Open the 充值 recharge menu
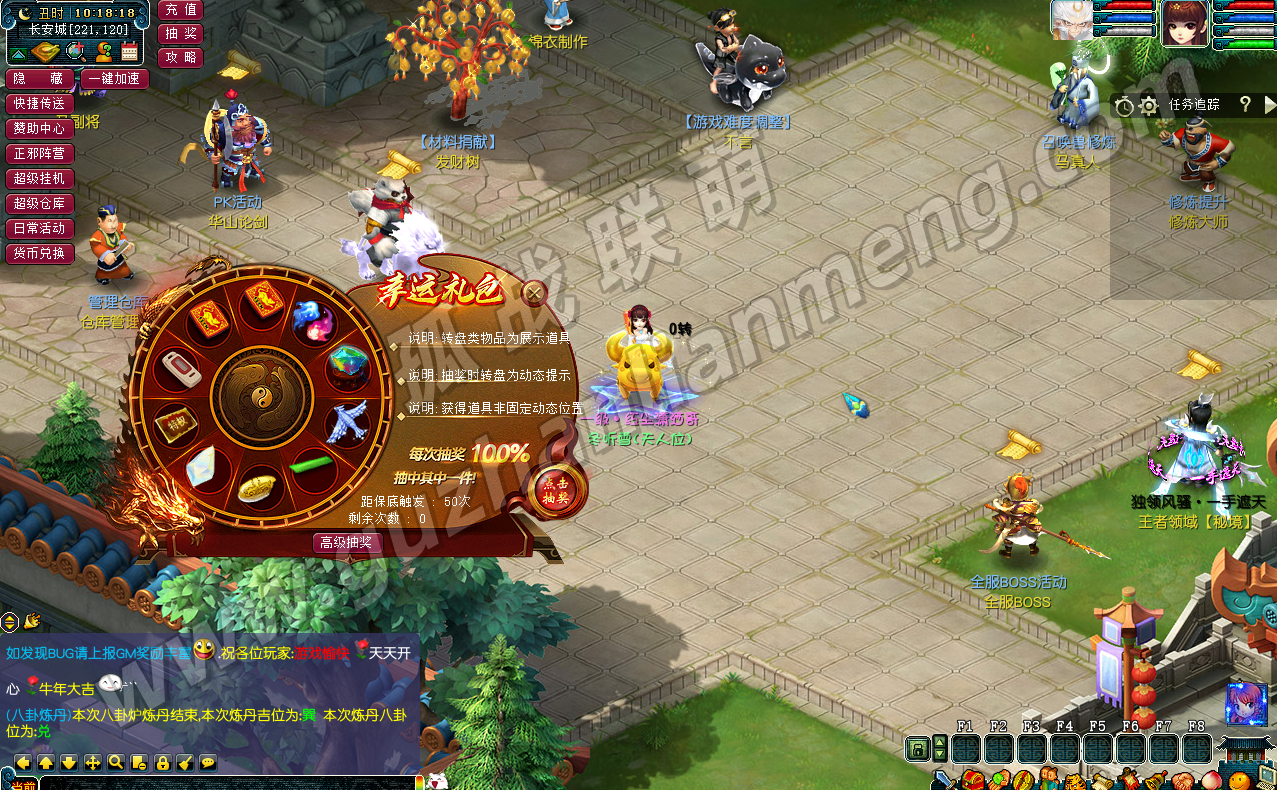Screen dimensions: 1277x790 180,9
